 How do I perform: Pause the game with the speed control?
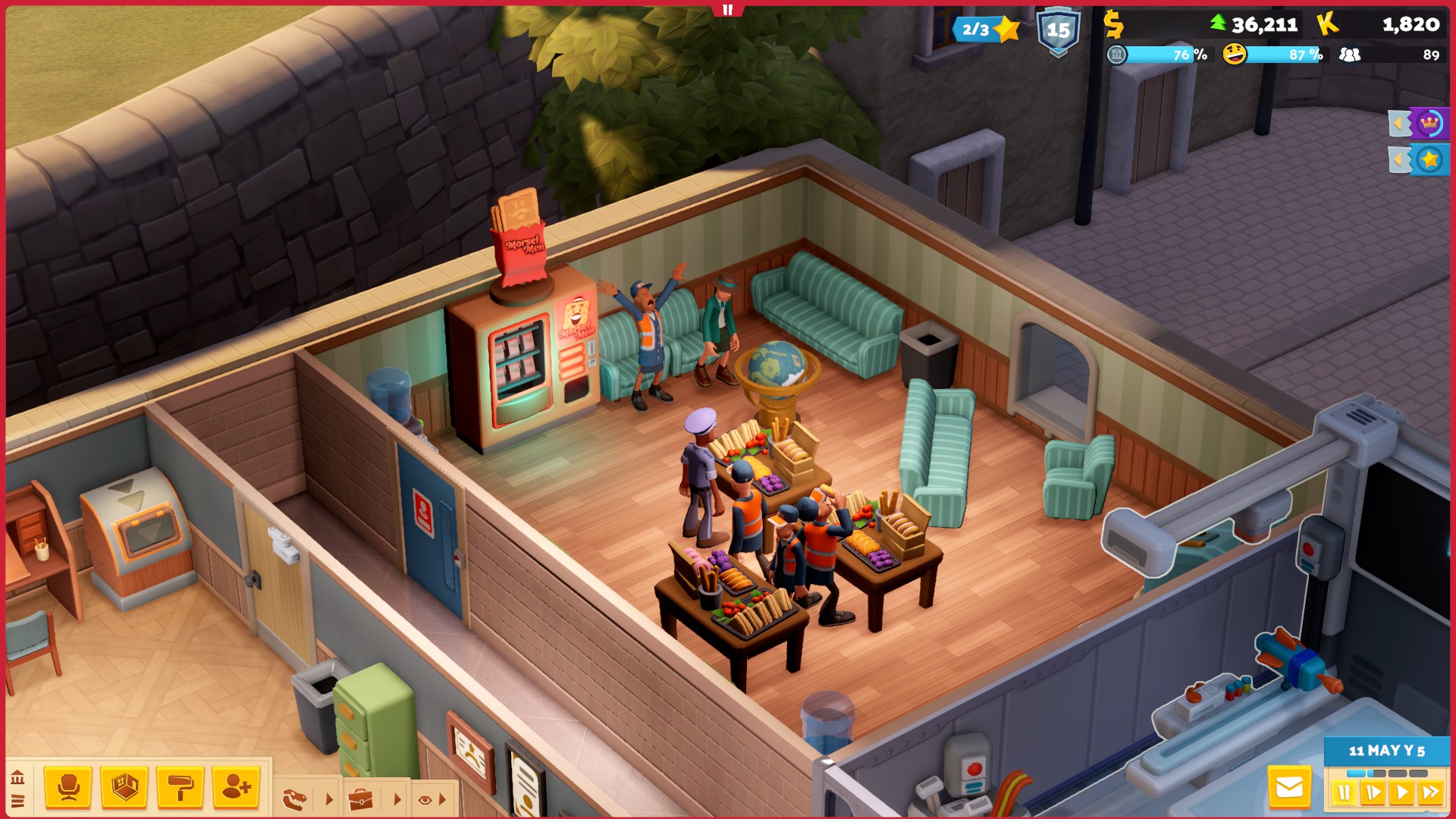tap(1344, 793)
